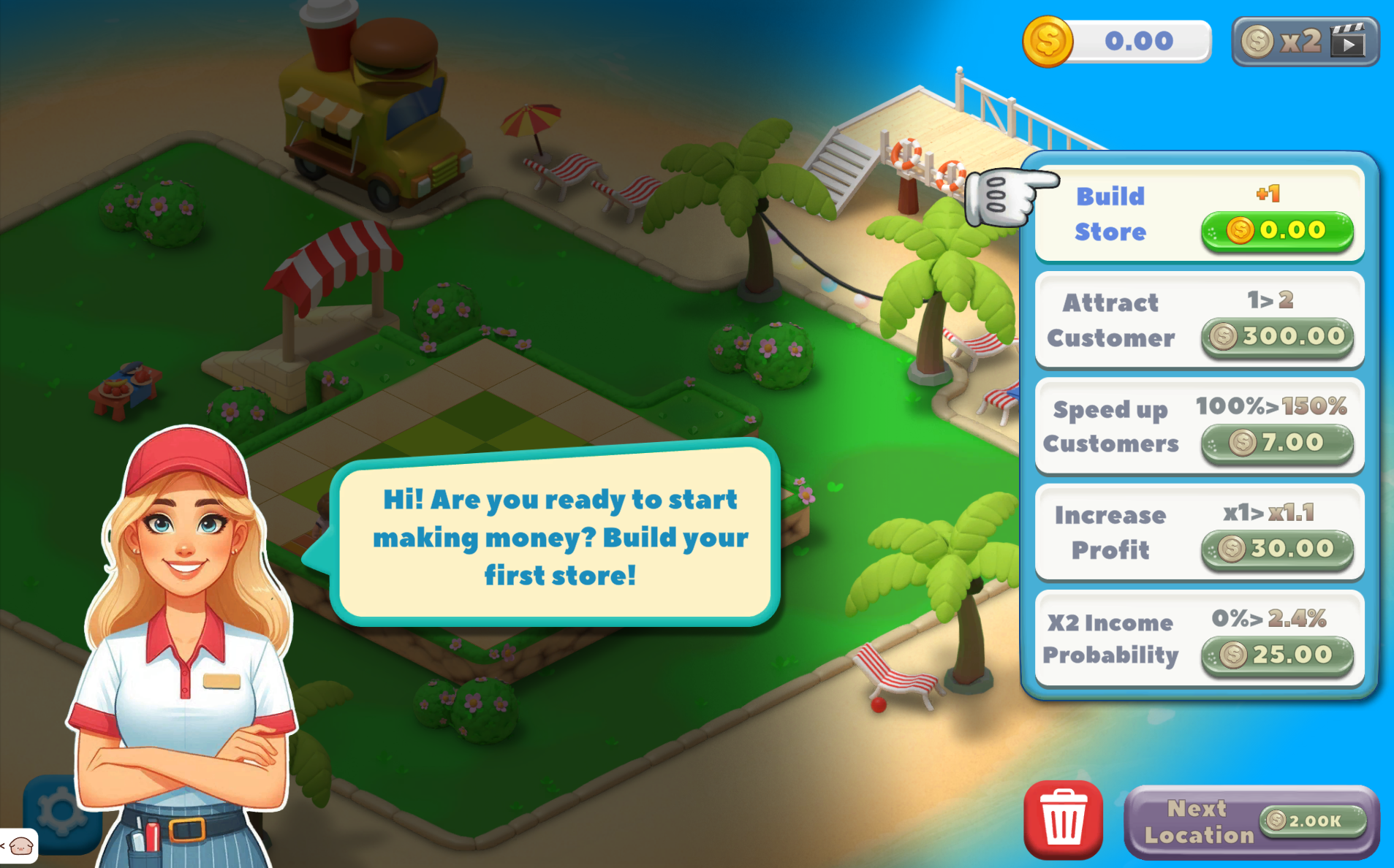Screen dimensions: 1394x868
Task: Upgrade X2 Income Probability
Action: (1276, 655)
